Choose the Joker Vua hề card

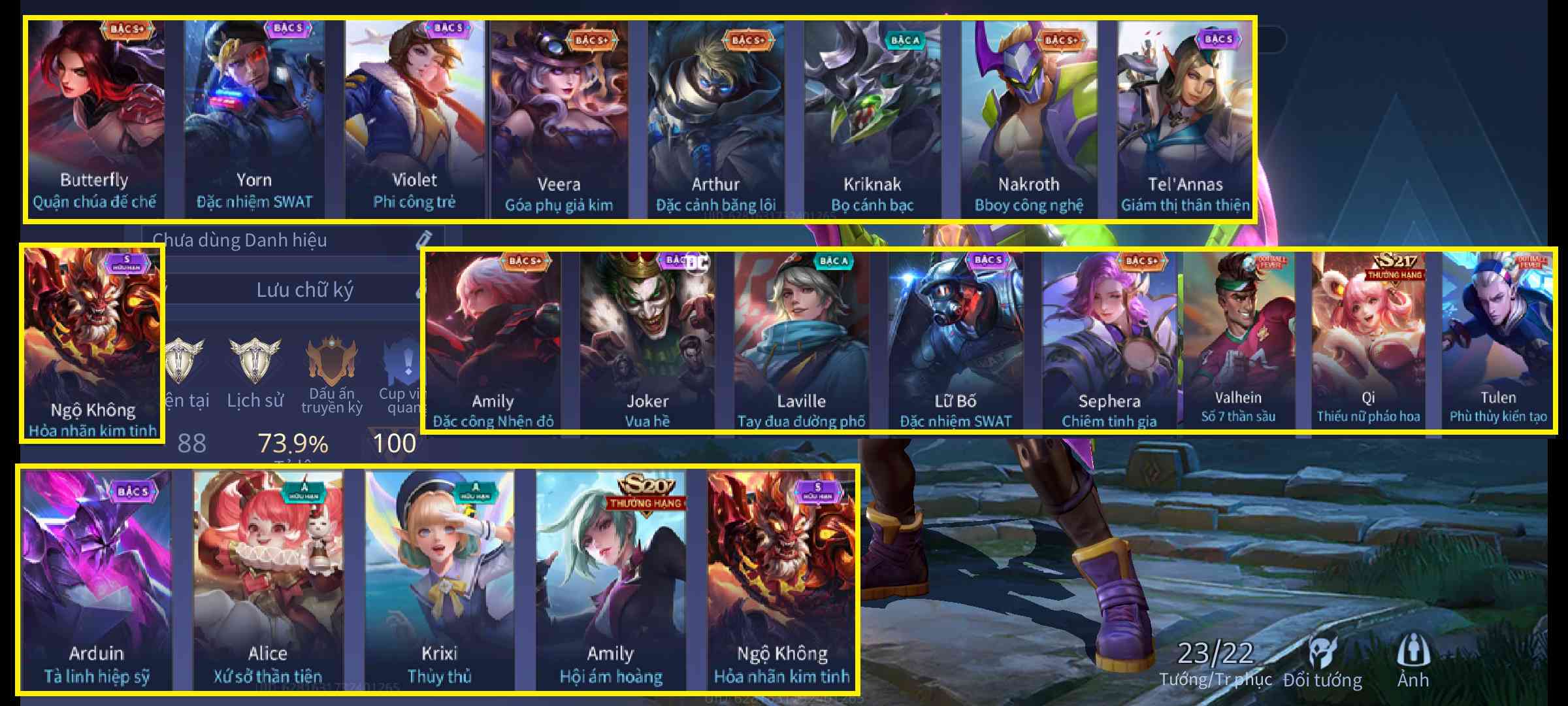(647, 340)
